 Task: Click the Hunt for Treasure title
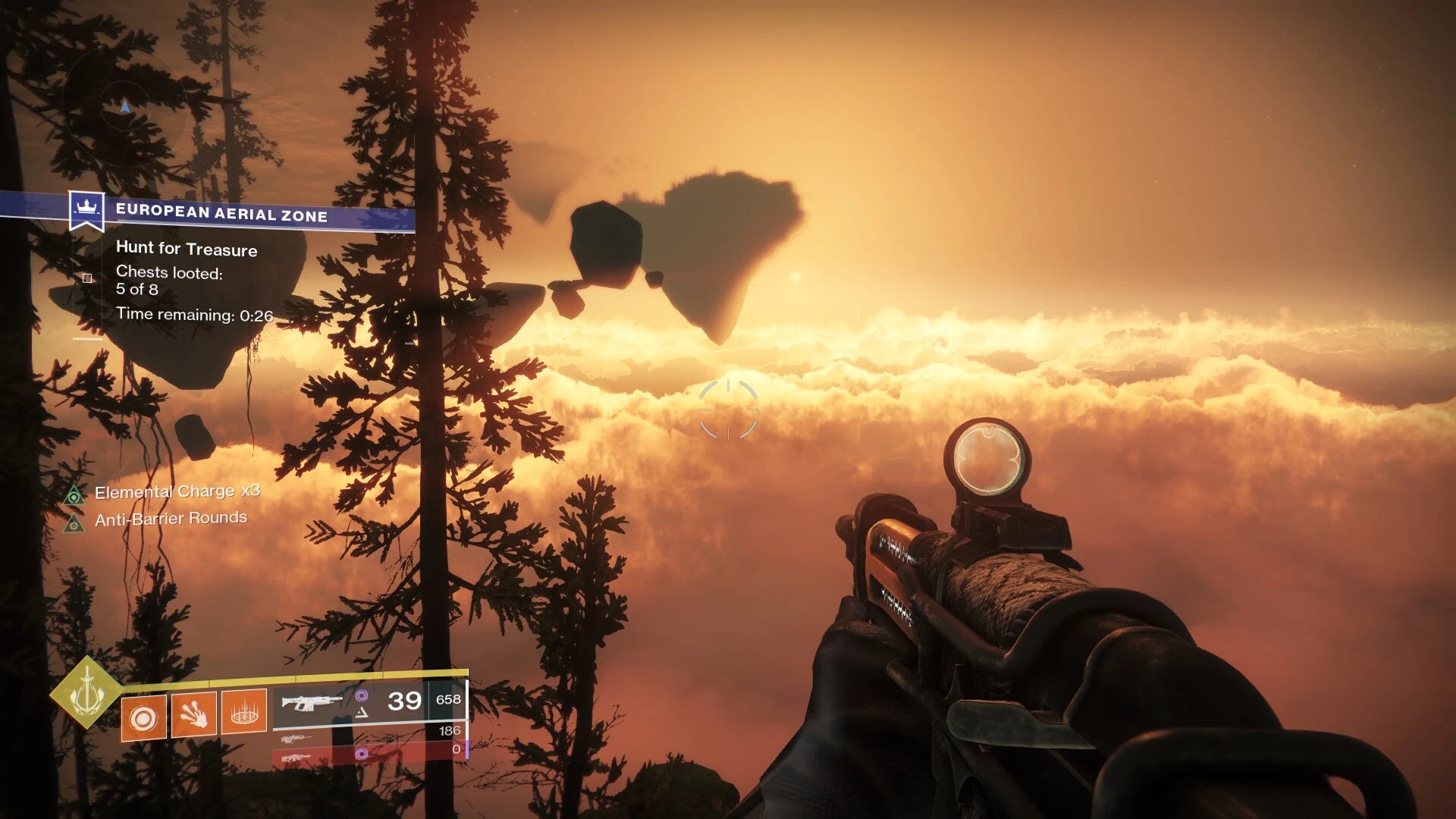[187, 249]
